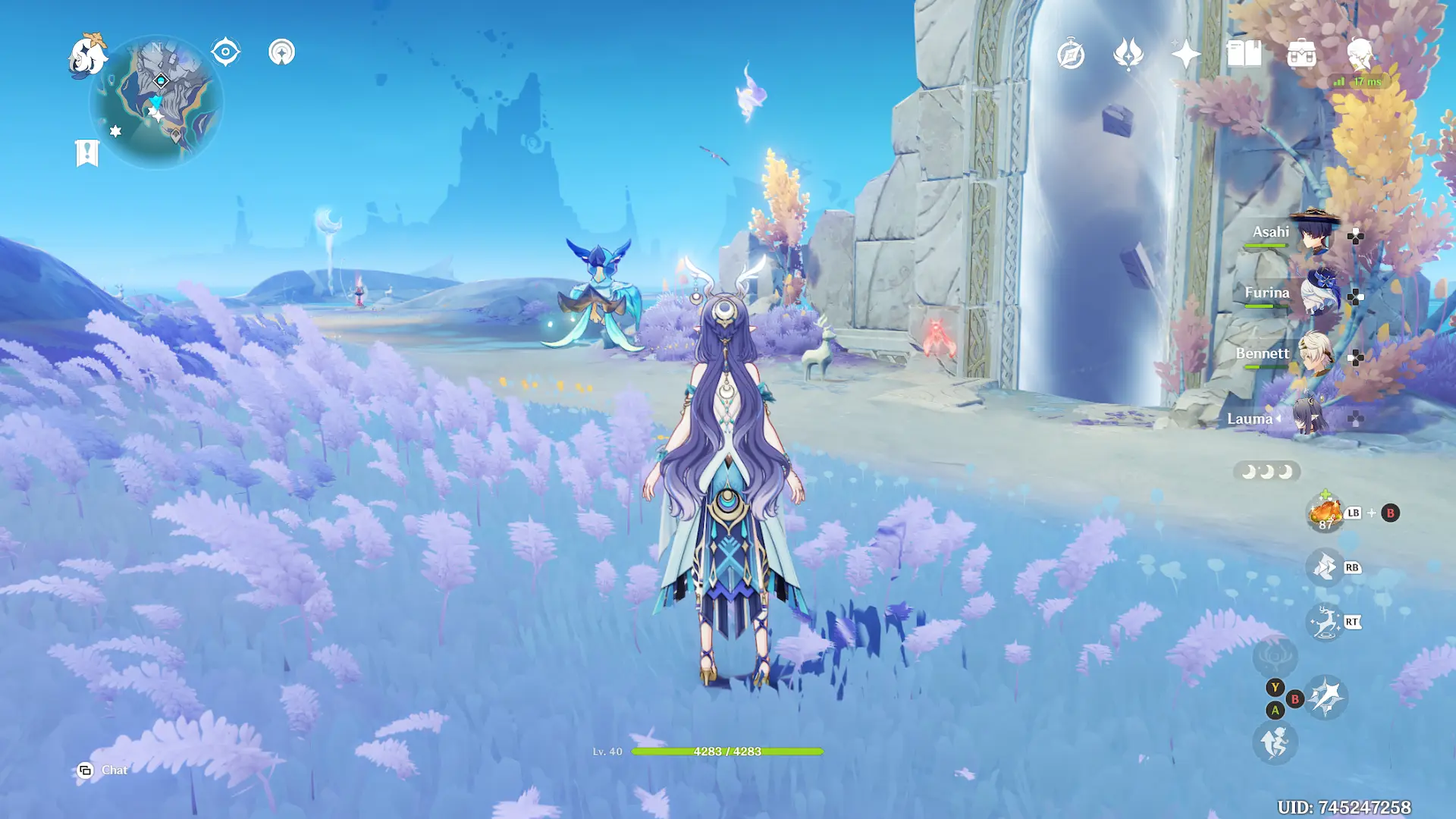Open the inventory backpack icon
1456x819 pixels.
pos(1301,55)
